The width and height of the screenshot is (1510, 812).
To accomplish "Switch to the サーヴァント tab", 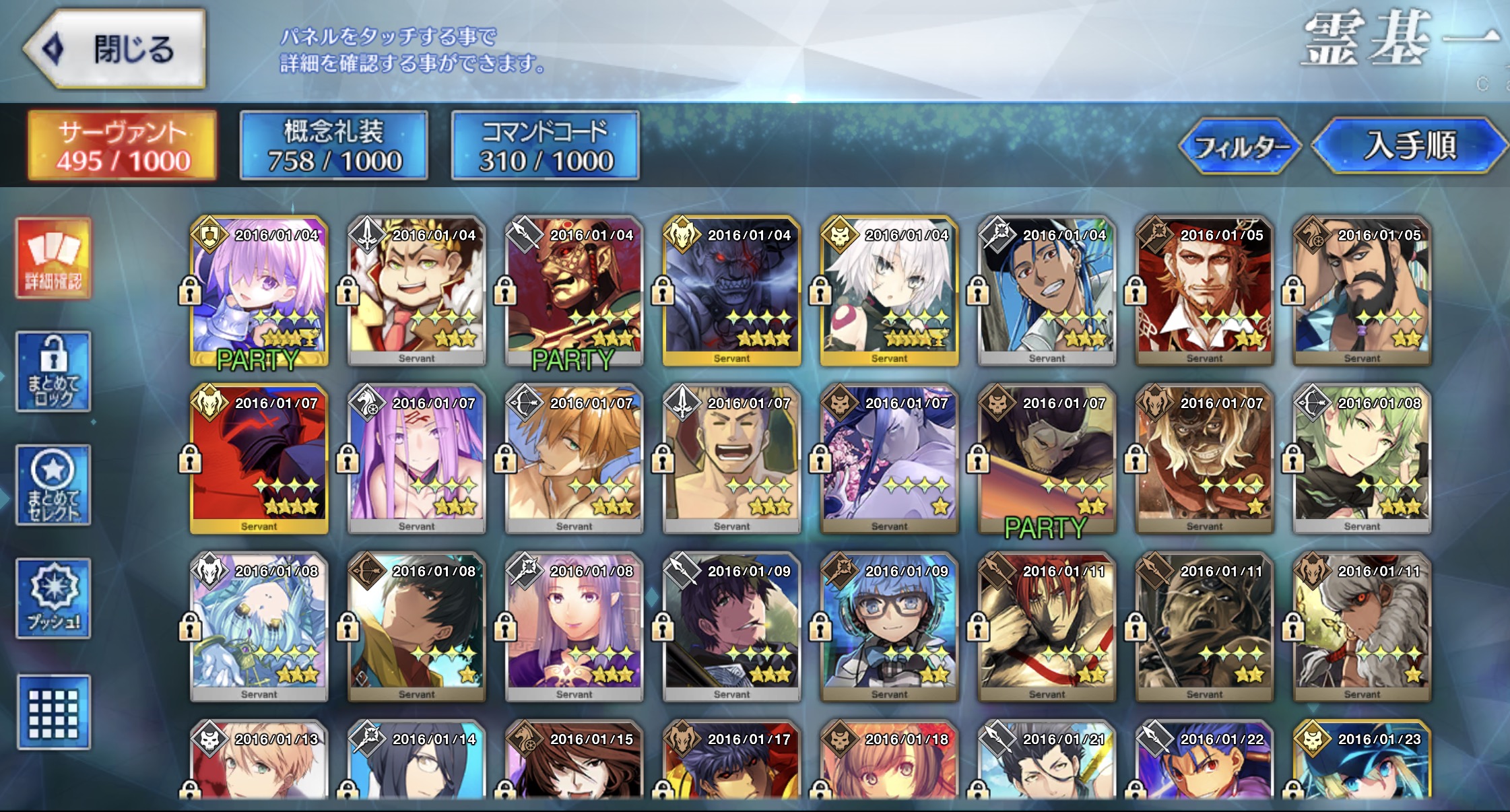I will click(x=123, y=145).
